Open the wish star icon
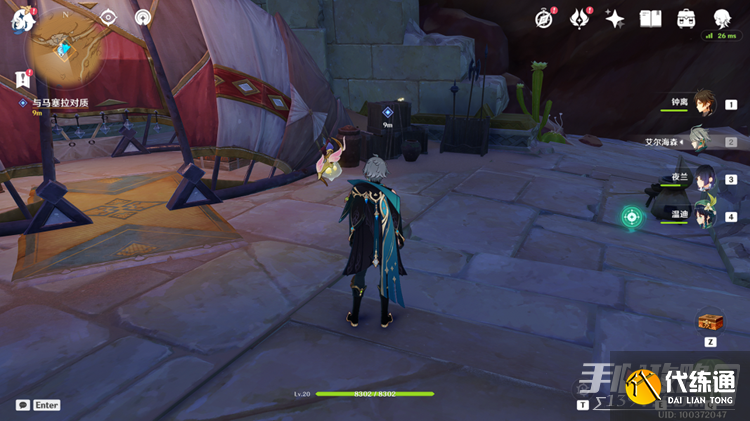 (615, 18)
